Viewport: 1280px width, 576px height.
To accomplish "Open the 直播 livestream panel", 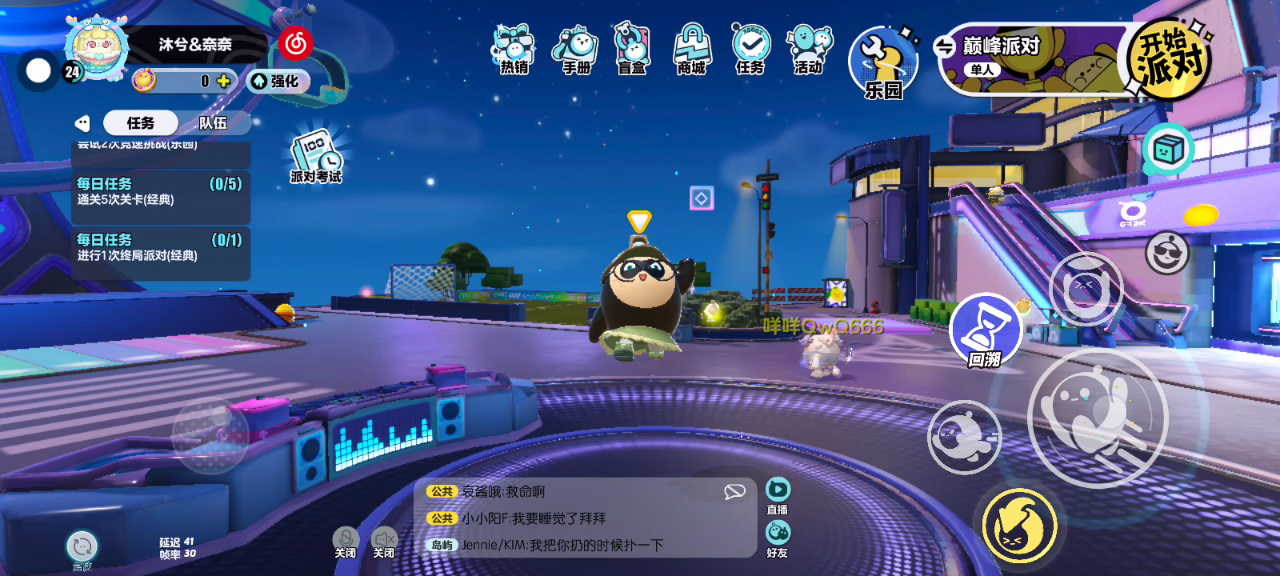I will pyautogui.click(x=778, y=495).
